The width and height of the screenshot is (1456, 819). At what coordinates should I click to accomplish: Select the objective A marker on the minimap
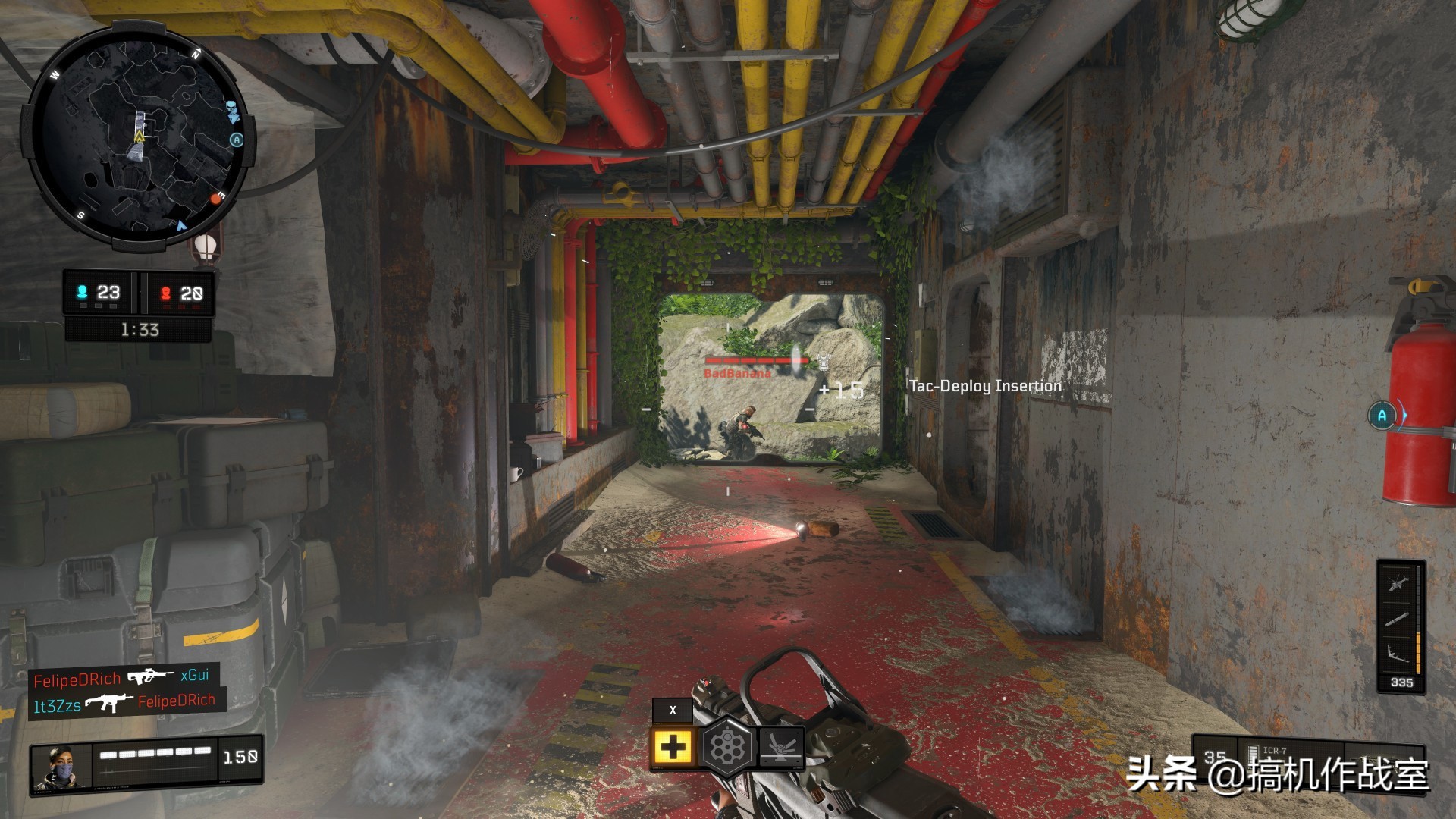point(237,140)
